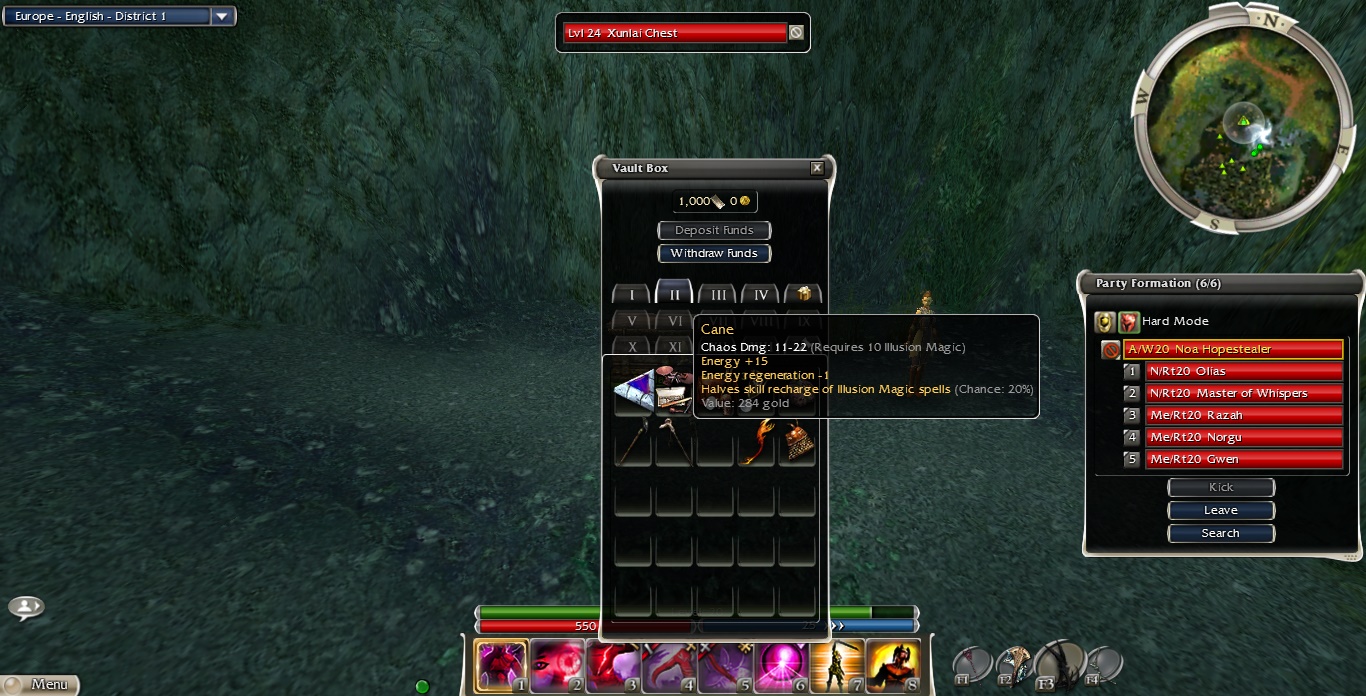Target Gwen in the party list
Viewport: 1366px width, 696px height.
click(1243, 459)
